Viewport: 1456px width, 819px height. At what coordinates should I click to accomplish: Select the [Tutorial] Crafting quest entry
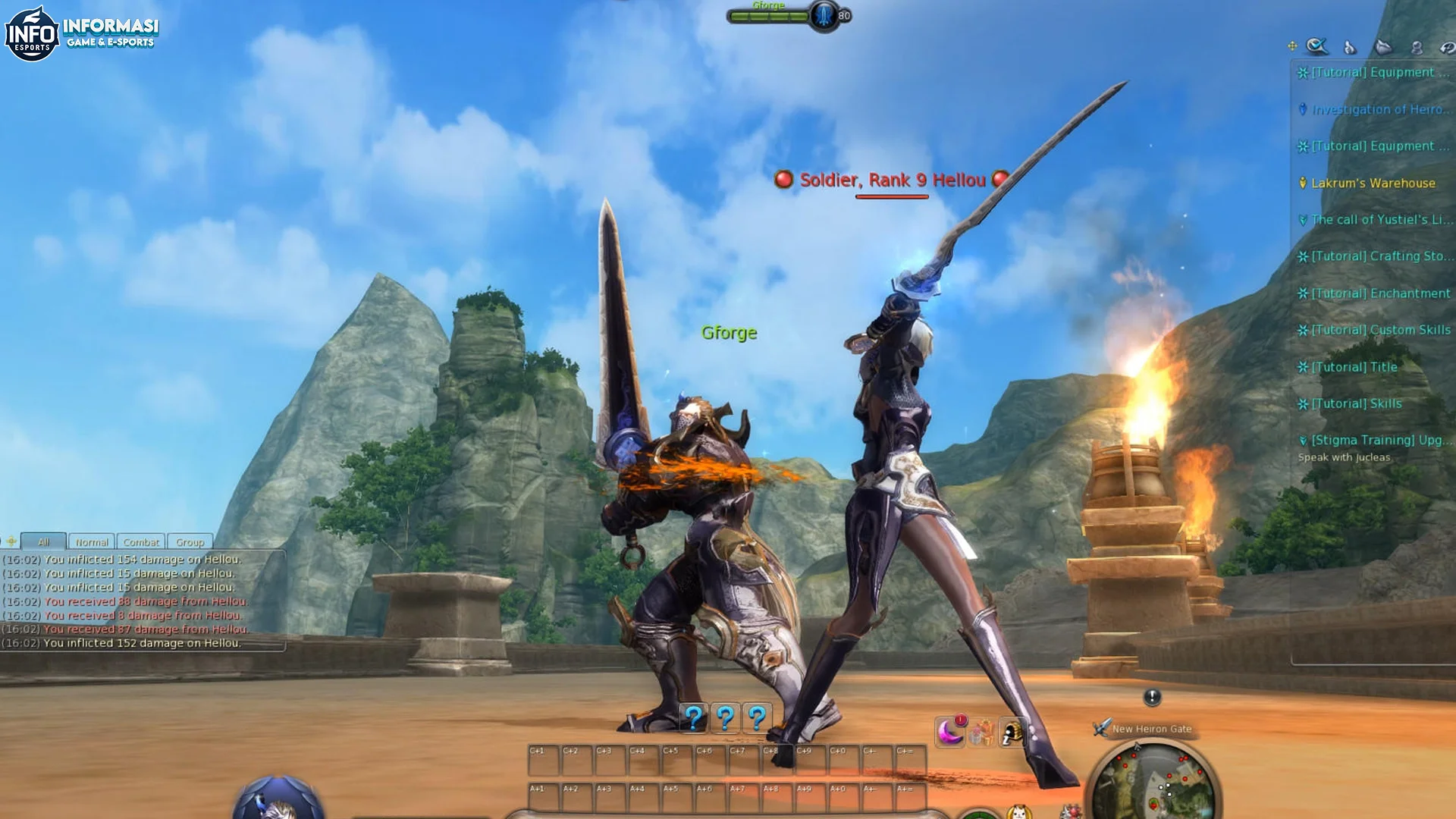1382,256
